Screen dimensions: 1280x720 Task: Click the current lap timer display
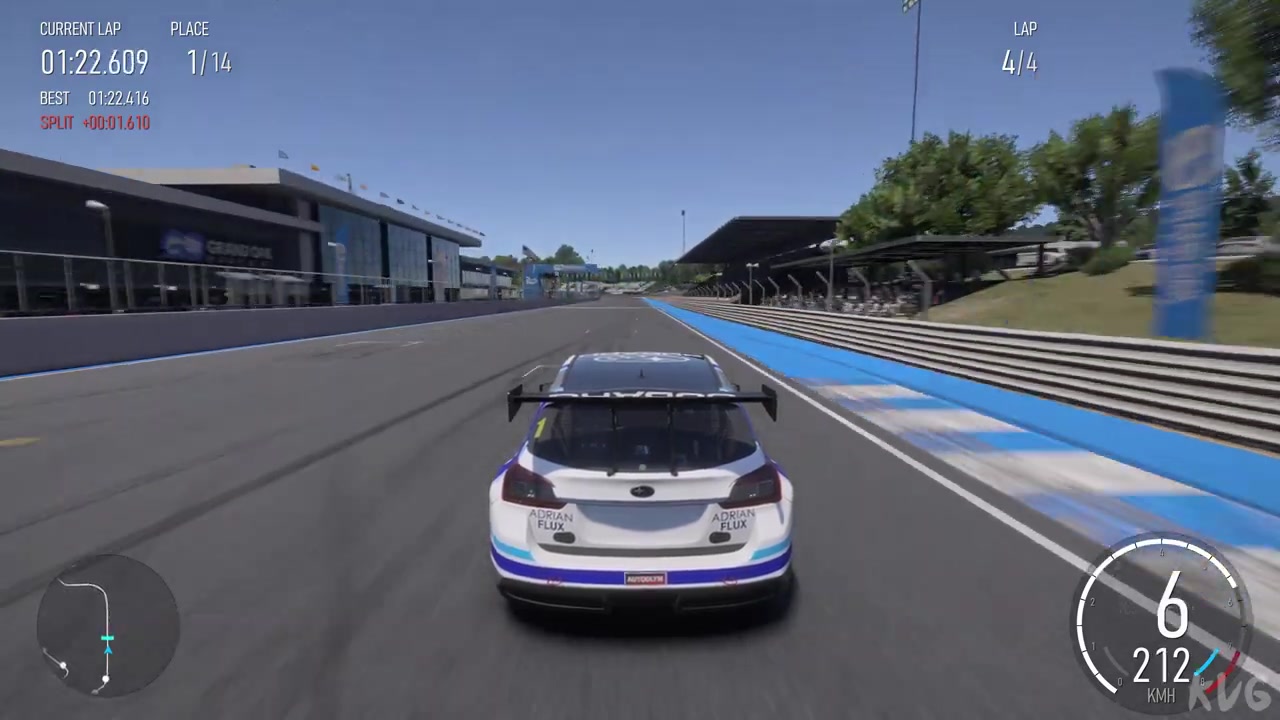(94, 63)
